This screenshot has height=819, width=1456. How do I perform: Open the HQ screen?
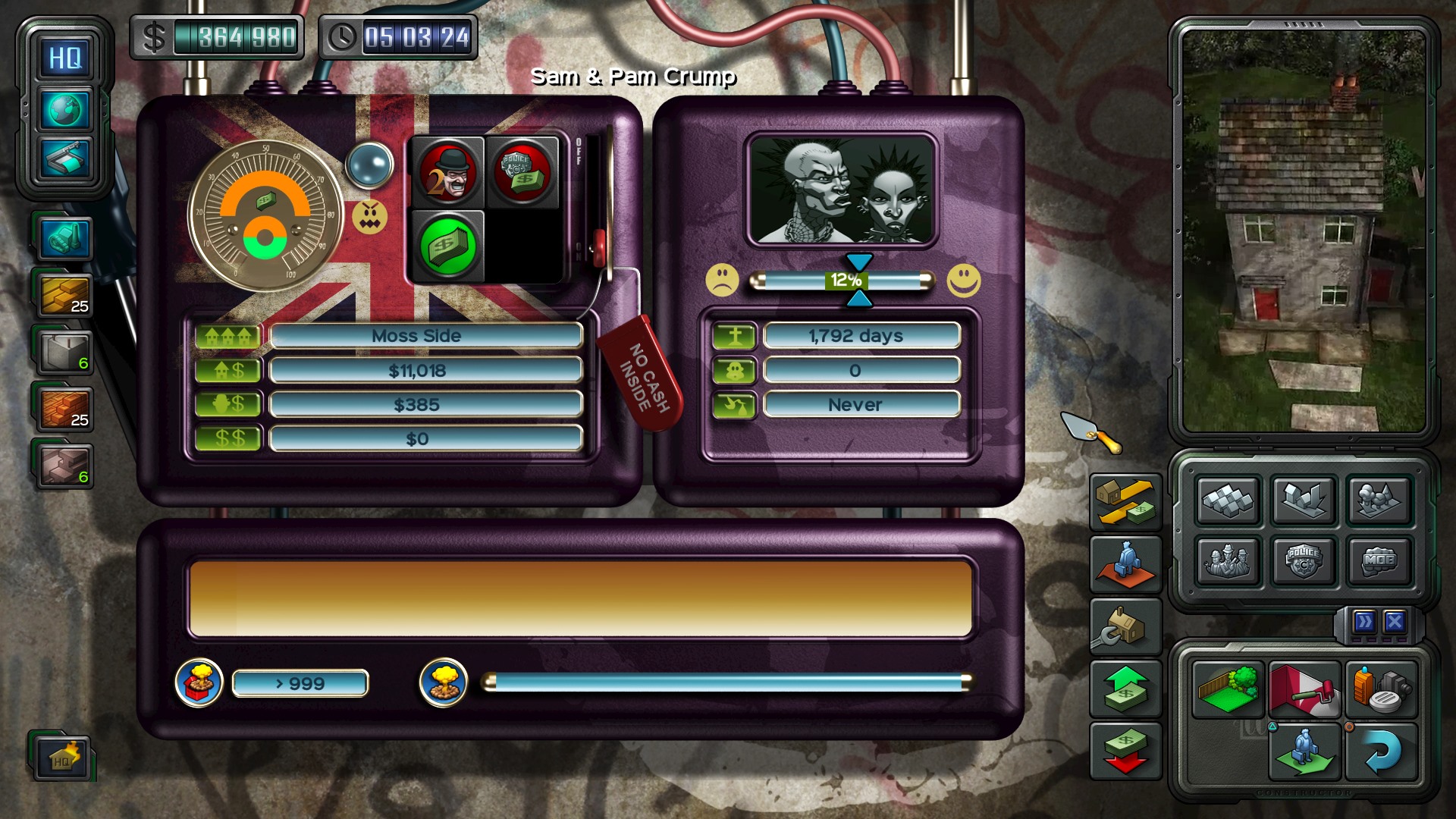point(65,58)
